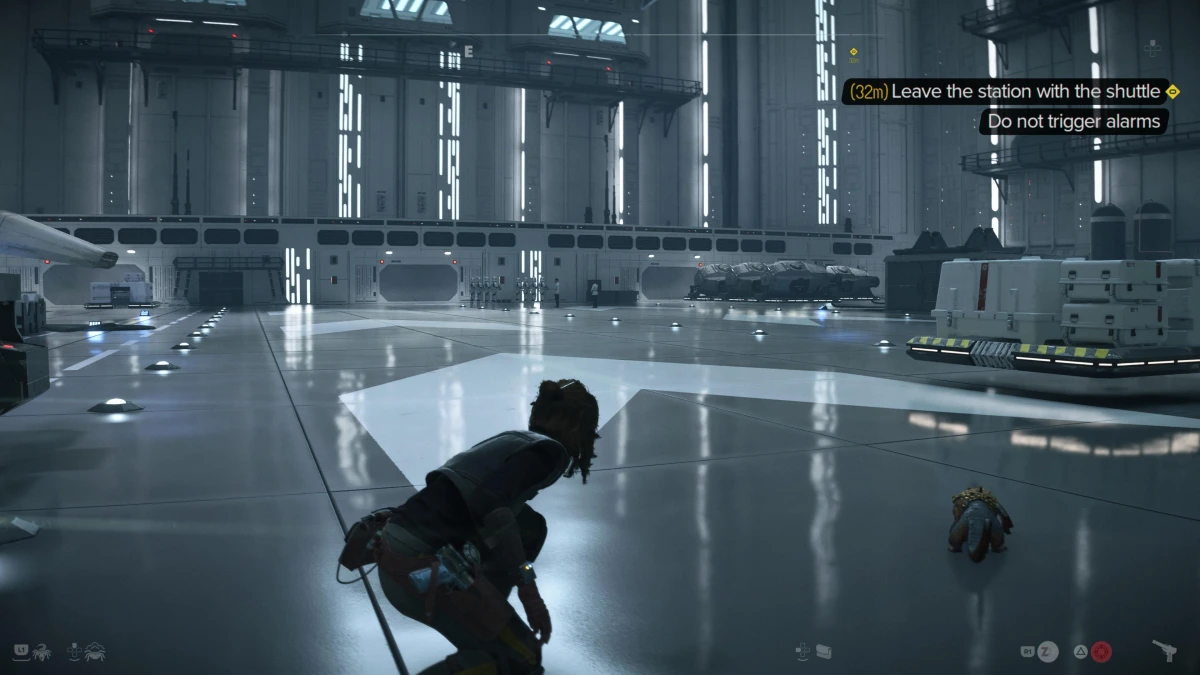The width and height of the screenshot is (1200, 675).
Task: Select the yellow objective waypoint marker on the compass
Action: [x=853, y=52]
